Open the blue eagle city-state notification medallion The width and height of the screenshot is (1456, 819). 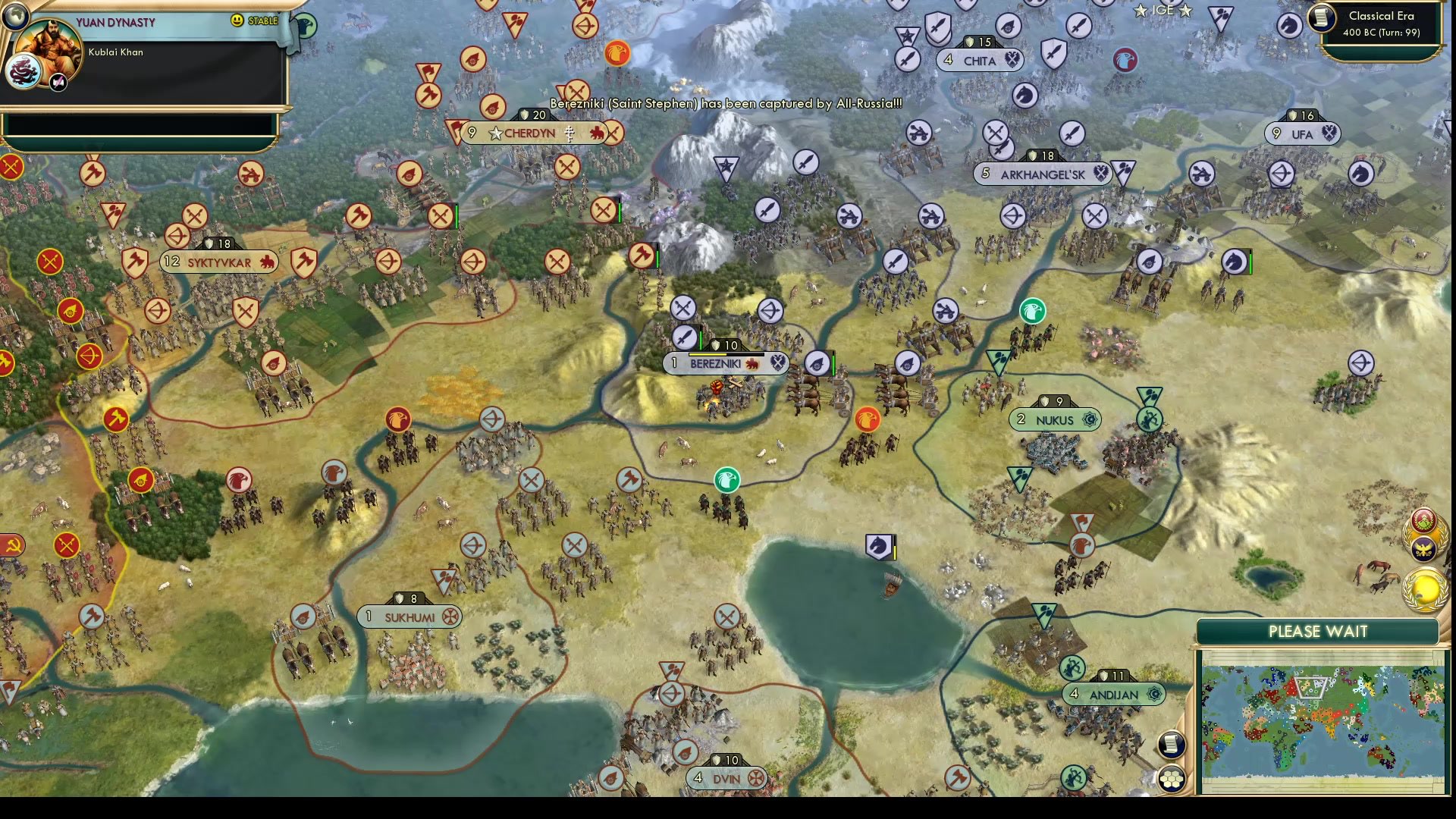[x=1426, y=549]
